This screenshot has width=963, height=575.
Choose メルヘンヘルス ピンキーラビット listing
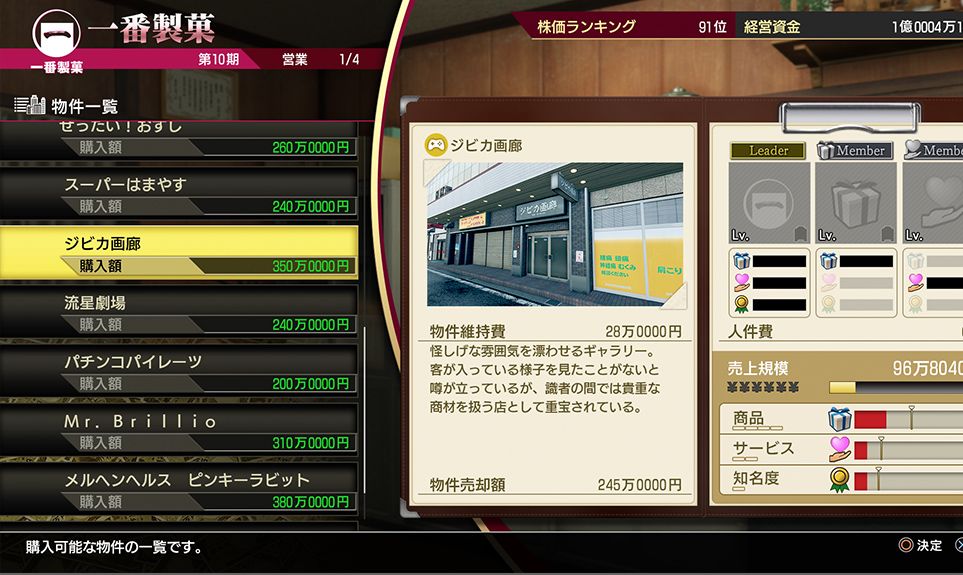[x=180, y=489]
